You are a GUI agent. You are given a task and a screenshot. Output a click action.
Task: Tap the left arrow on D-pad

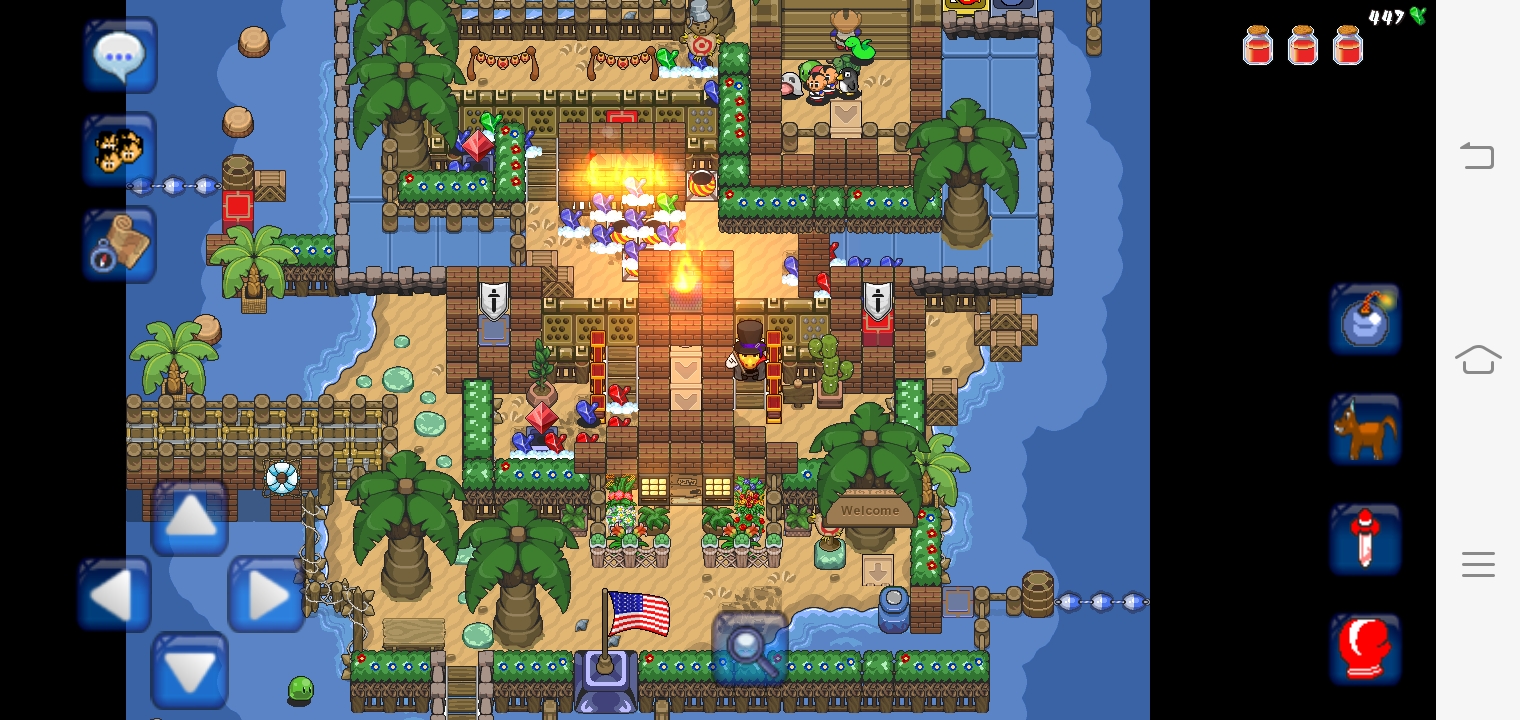[114, 596]
